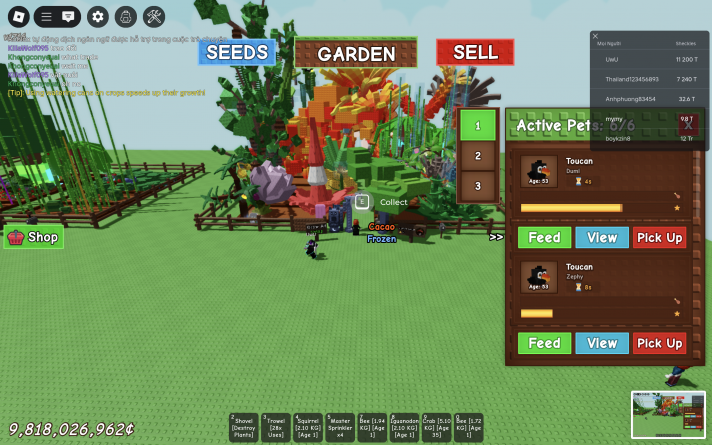712x445 pixels.
Task: Select the Master Sprinkler hotbar slot
Action: (340, 428)
